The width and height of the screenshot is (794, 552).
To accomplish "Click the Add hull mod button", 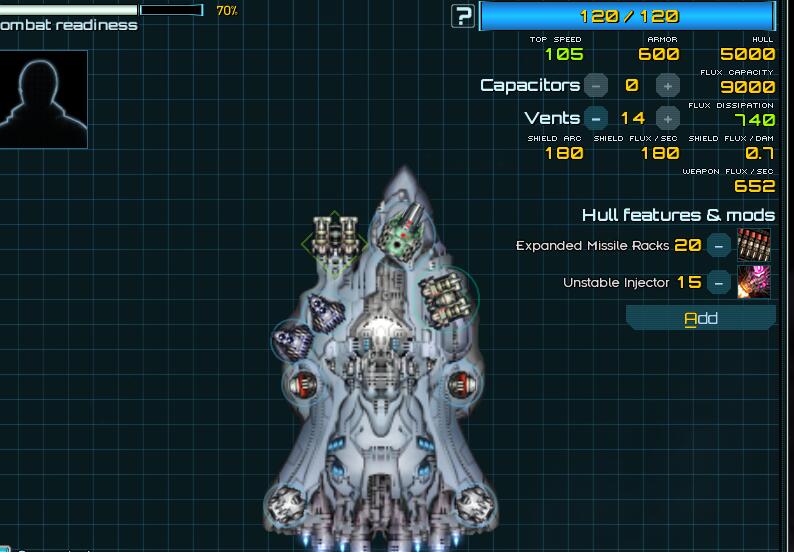I will tap(701, 318).
